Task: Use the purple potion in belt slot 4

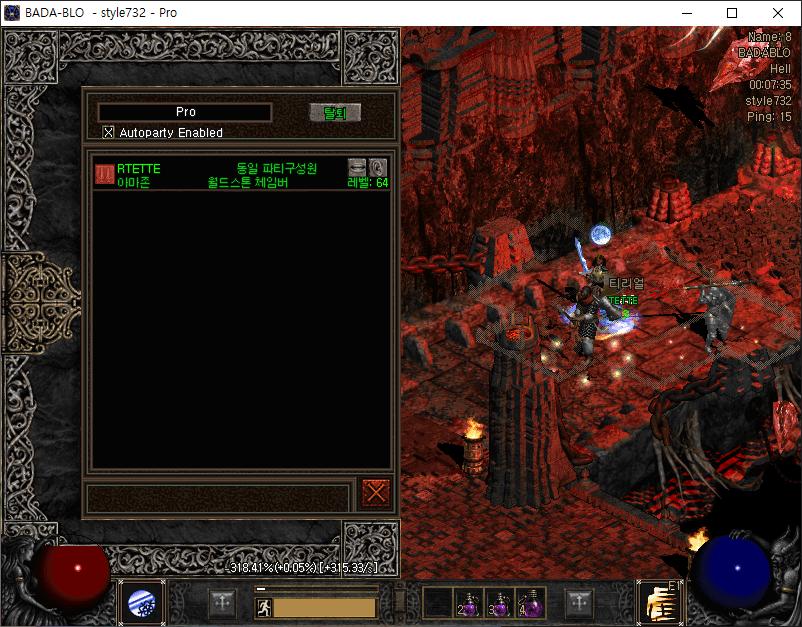Action: point(532,603)
